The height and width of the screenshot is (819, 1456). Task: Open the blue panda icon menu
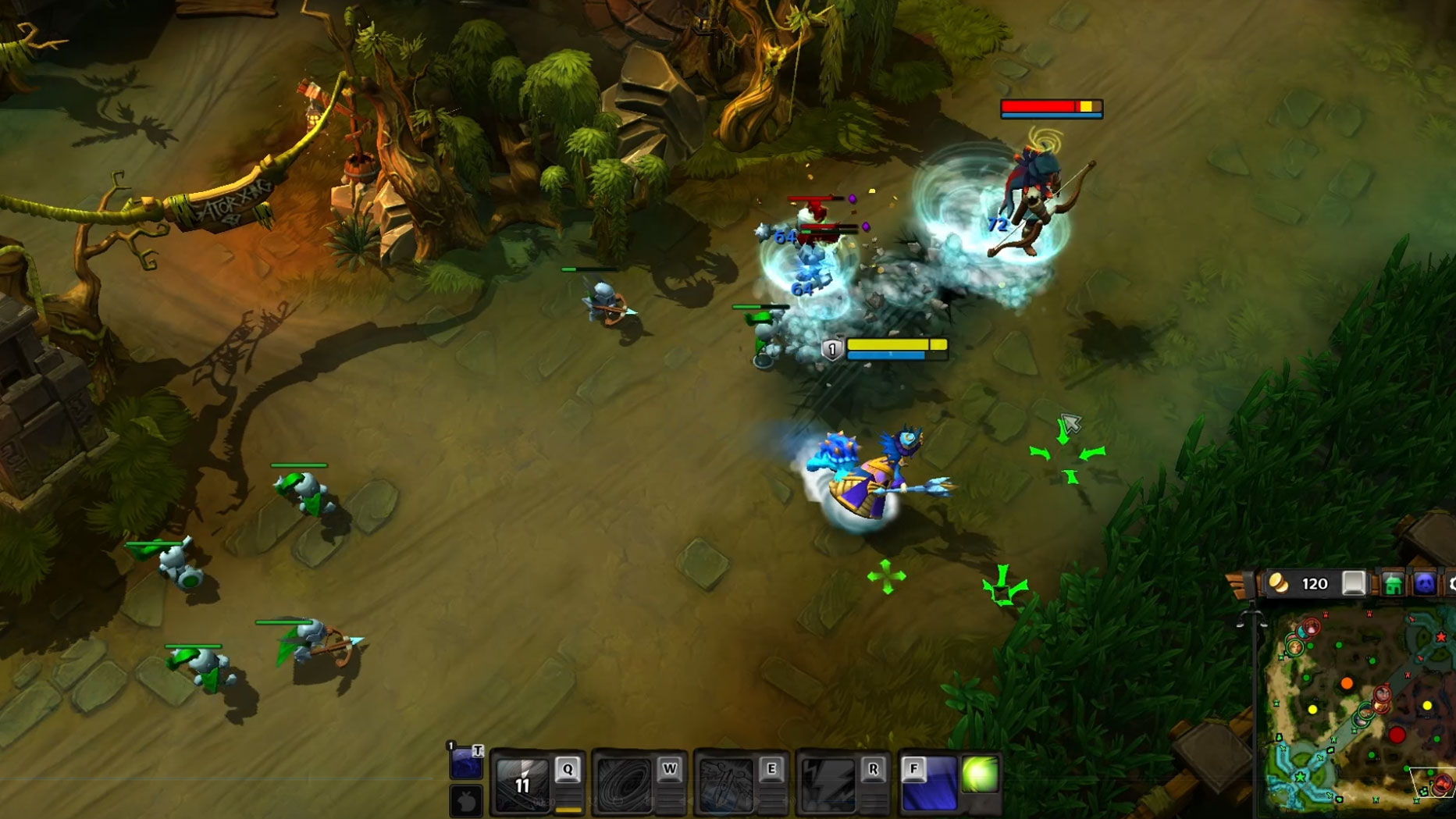(1425, 584)
